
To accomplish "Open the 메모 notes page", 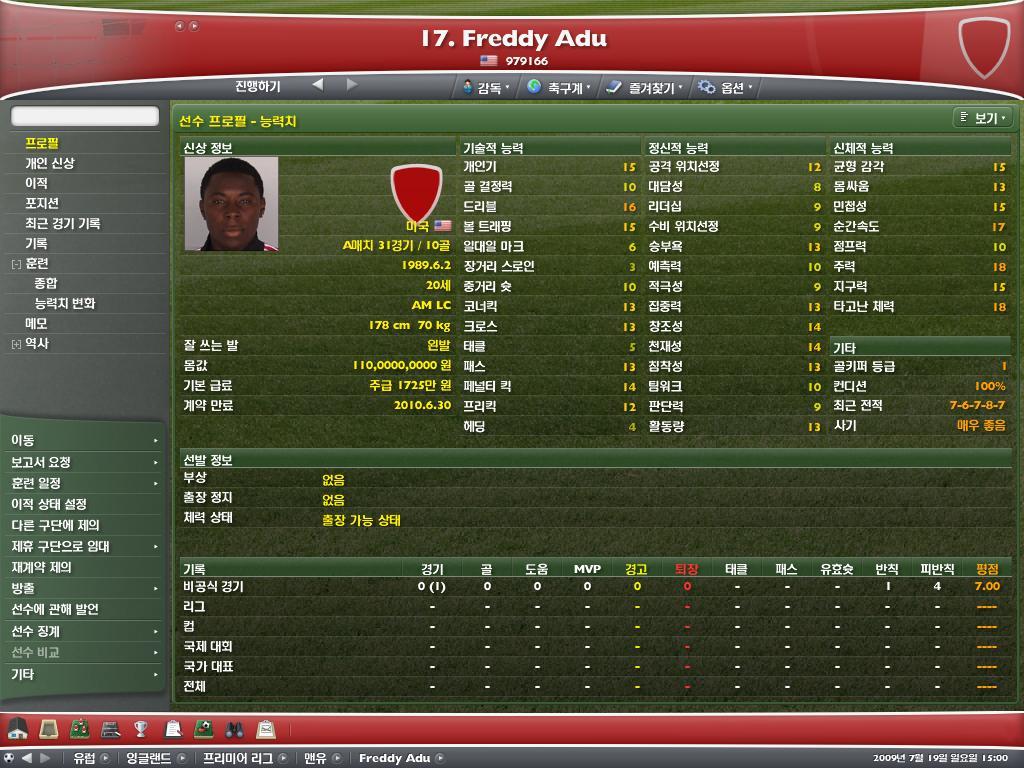I will pos(36,323).
